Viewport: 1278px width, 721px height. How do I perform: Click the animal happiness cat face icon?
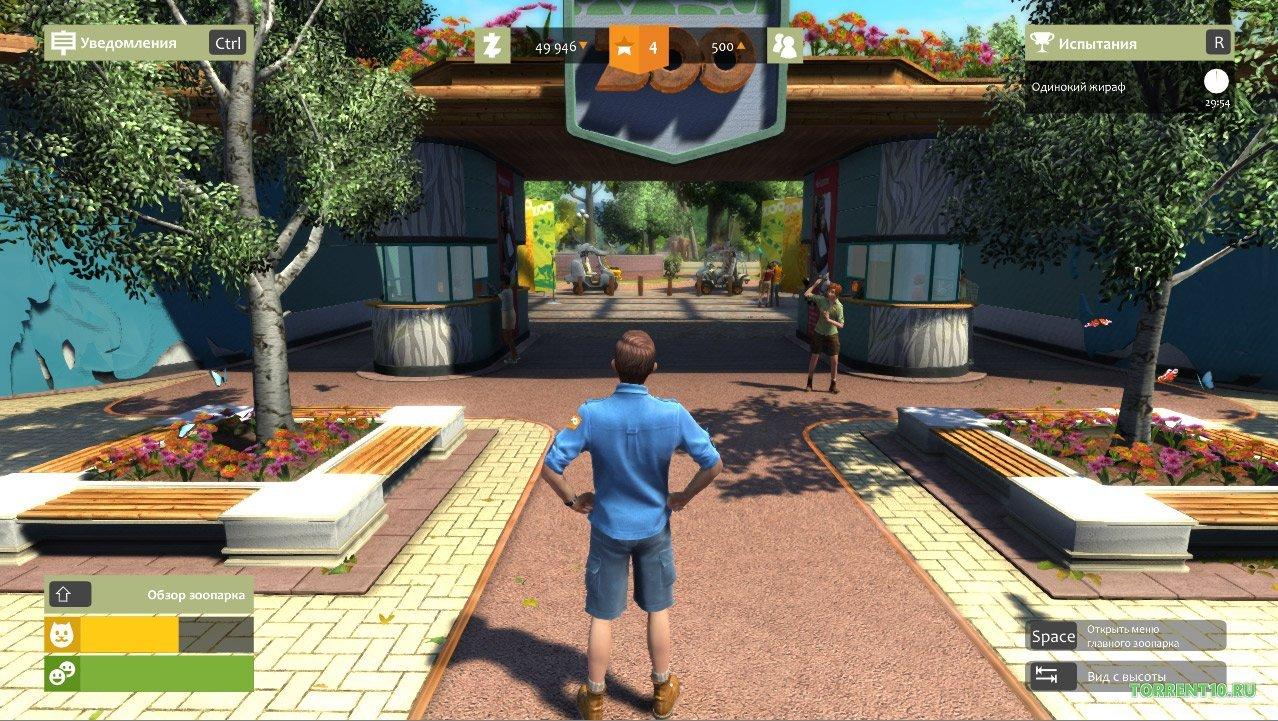[62, 635]
